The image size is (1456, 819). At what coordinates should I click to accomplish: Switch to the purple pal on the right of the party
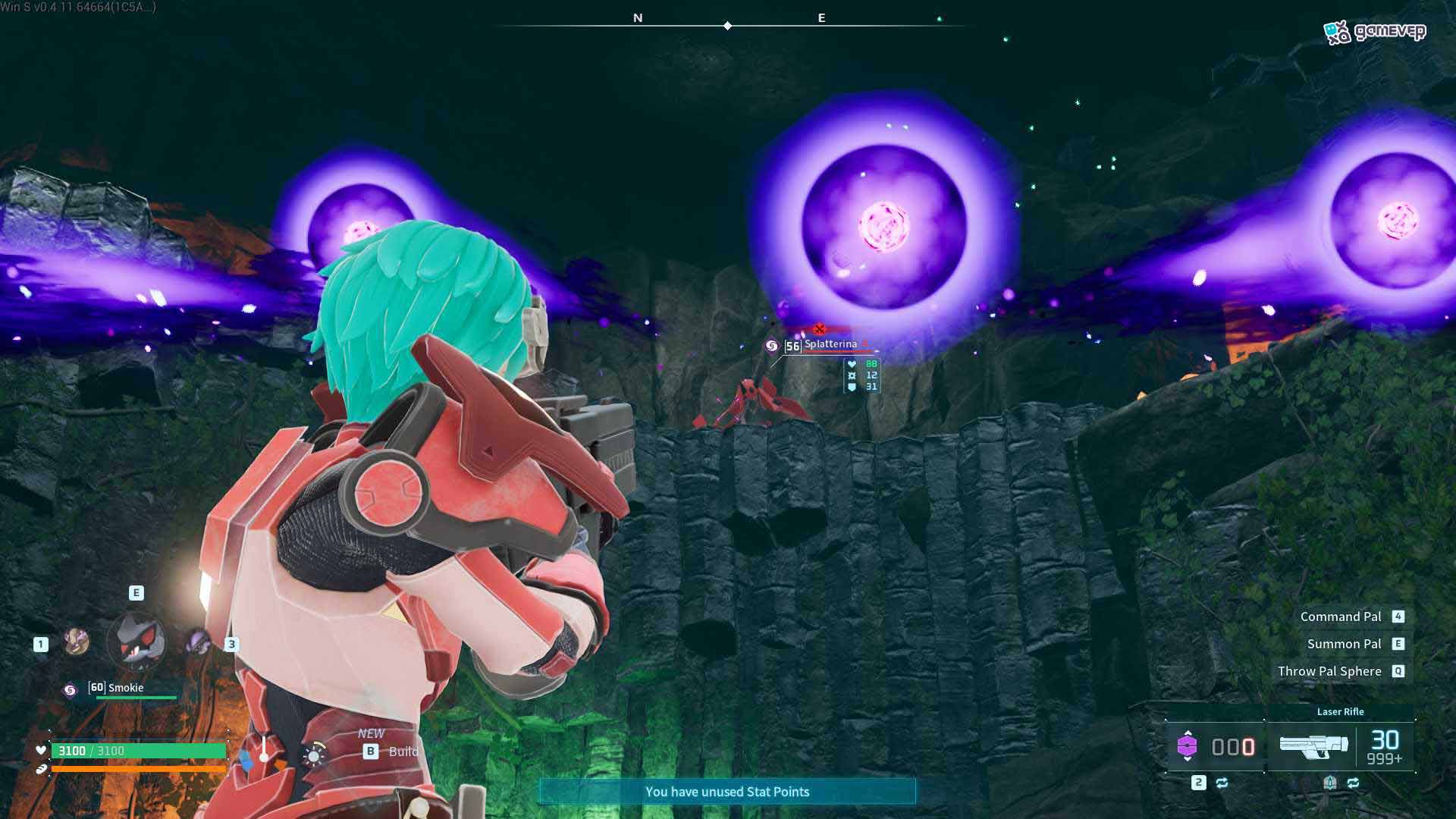pos(198,642)
